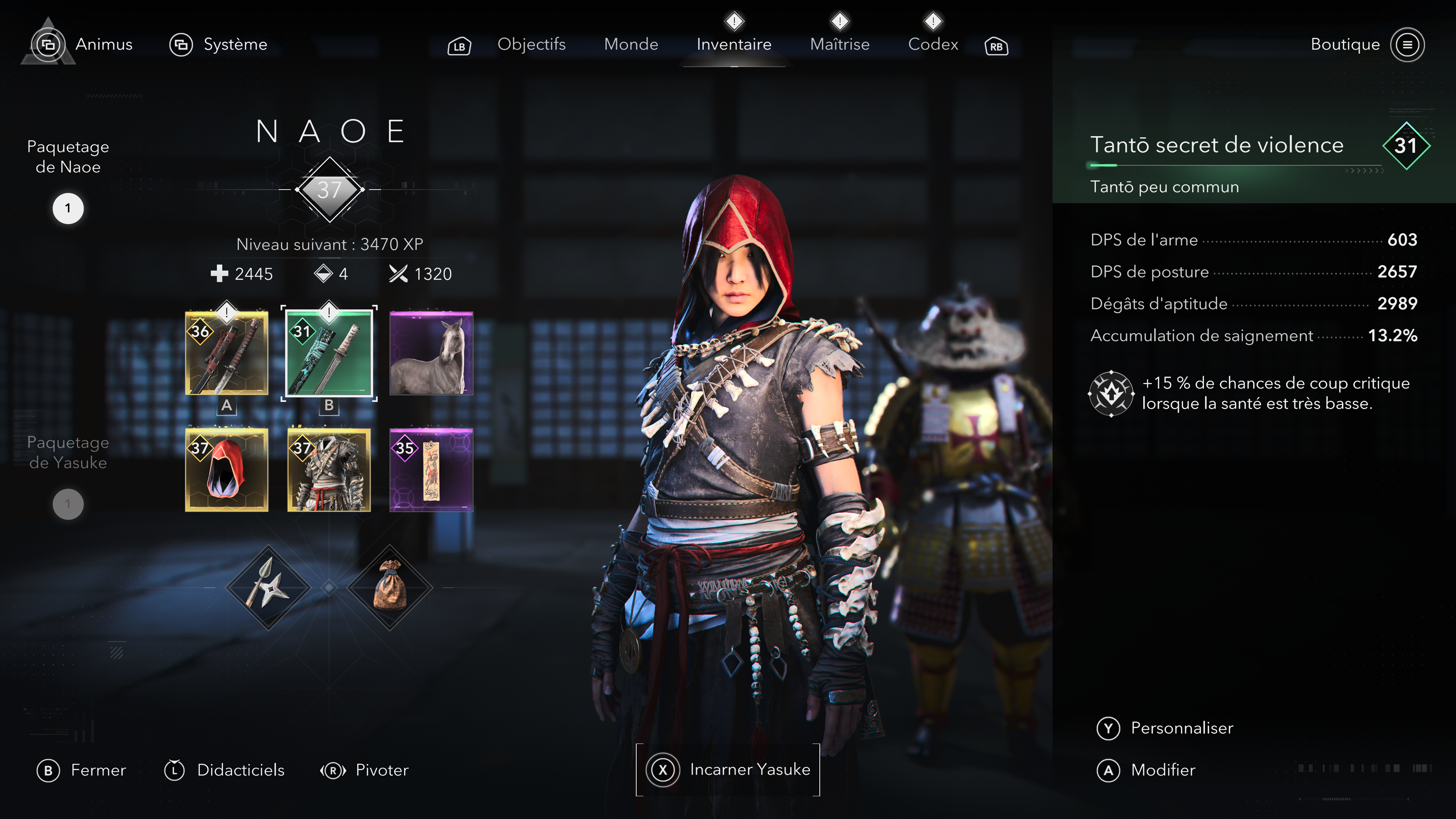Select the level 31 tantō weapon slot
Viewport: 1456px width, 819px height.
click(x=329, y=353)
